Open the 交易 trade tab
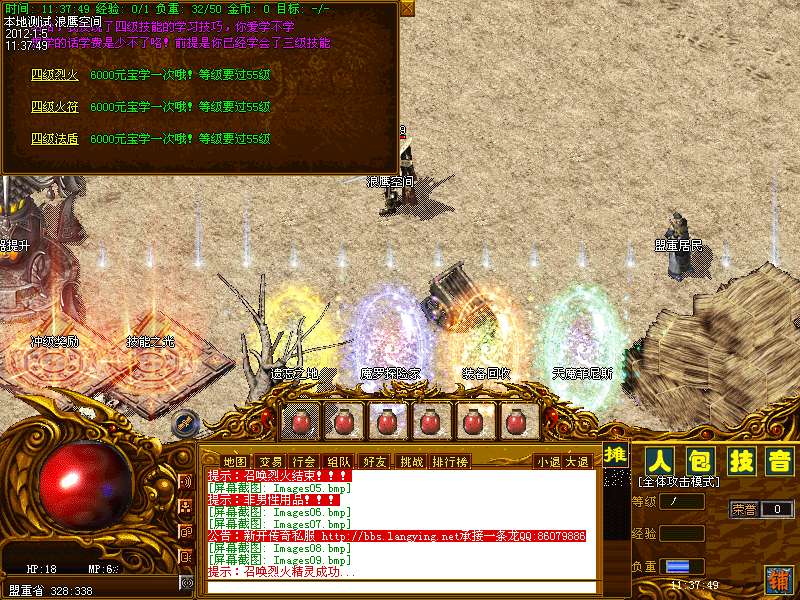Viewport: 800px width, 600px height. pos(270,461)
